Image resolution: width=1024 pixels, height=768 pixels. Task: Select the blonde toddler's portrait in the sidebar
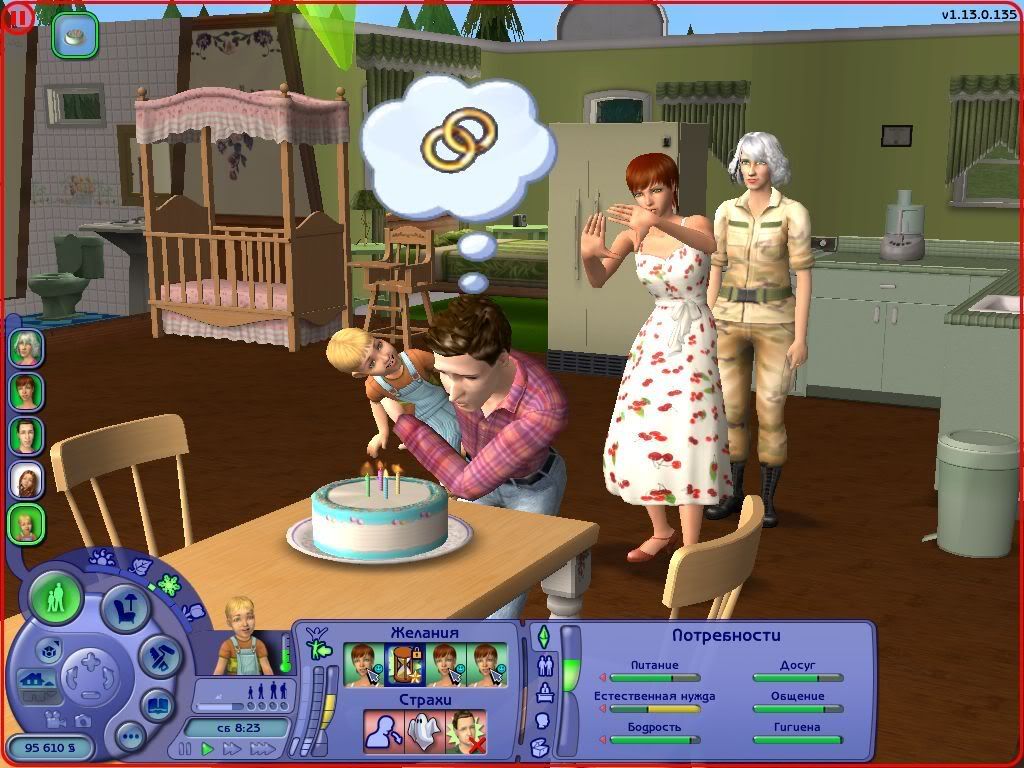click(26, 523)
